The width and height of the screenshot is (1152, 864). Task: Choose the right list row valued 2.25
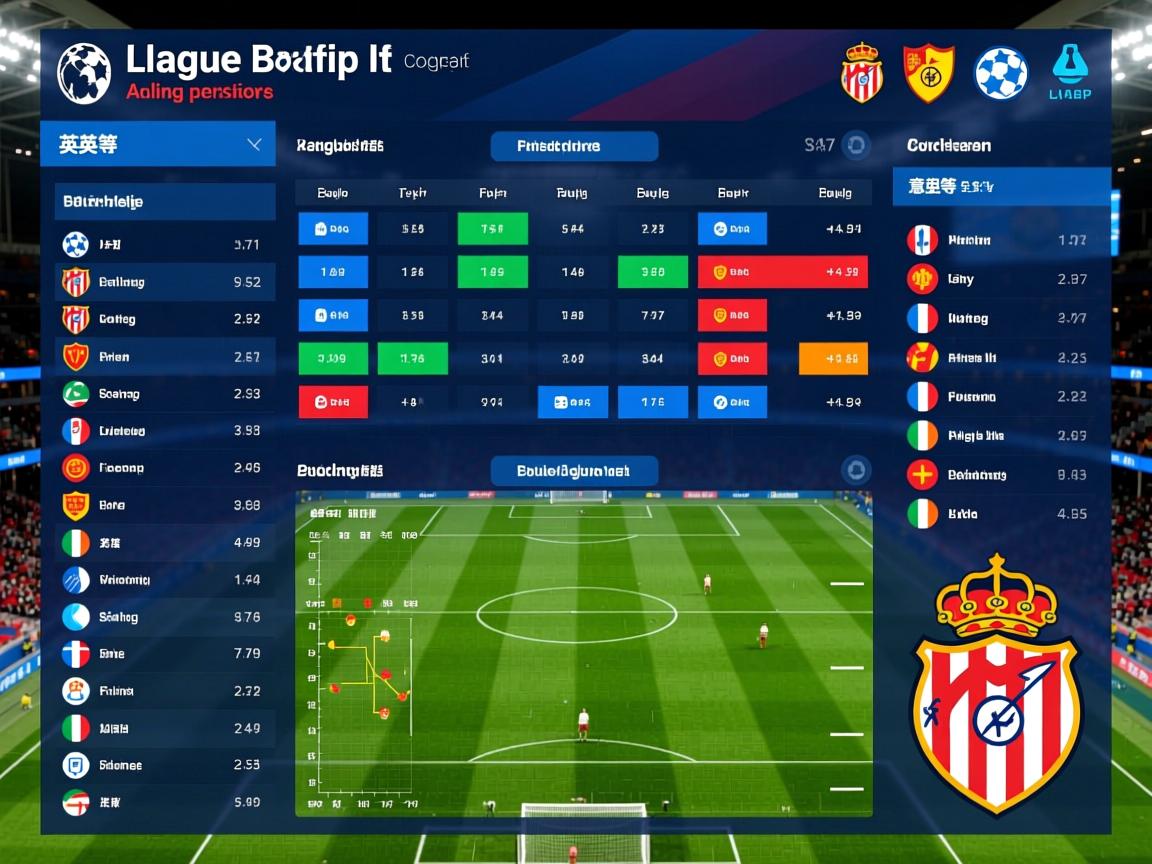[1001, 357]
